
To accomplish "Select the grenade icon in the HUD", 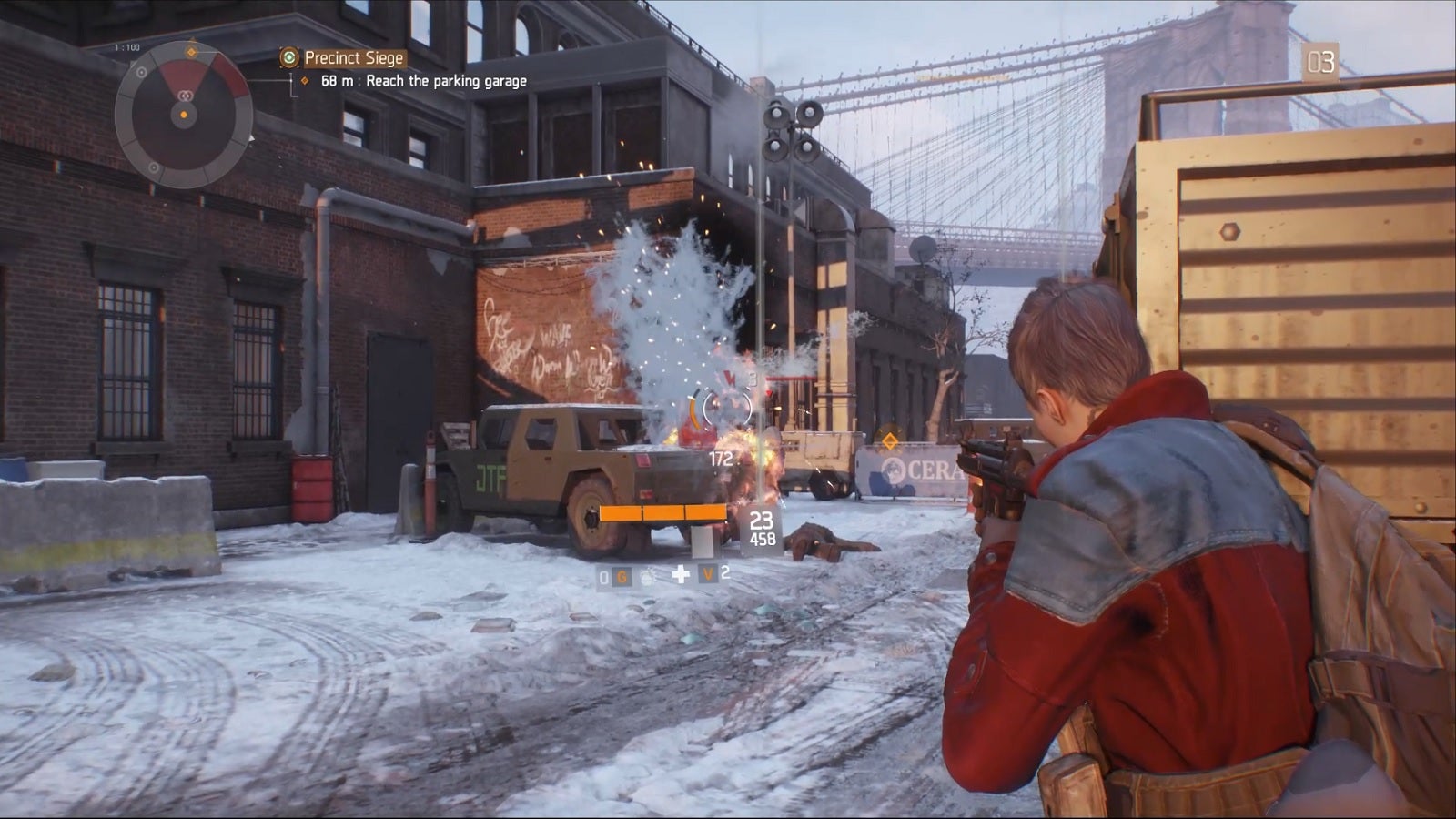I will pyautogui.click(x=650, y=575).
